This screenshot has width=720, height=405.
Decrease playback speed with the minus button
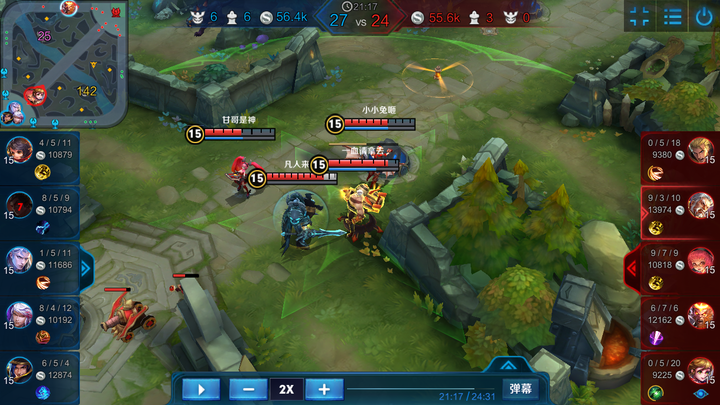(x=248, y=389)
